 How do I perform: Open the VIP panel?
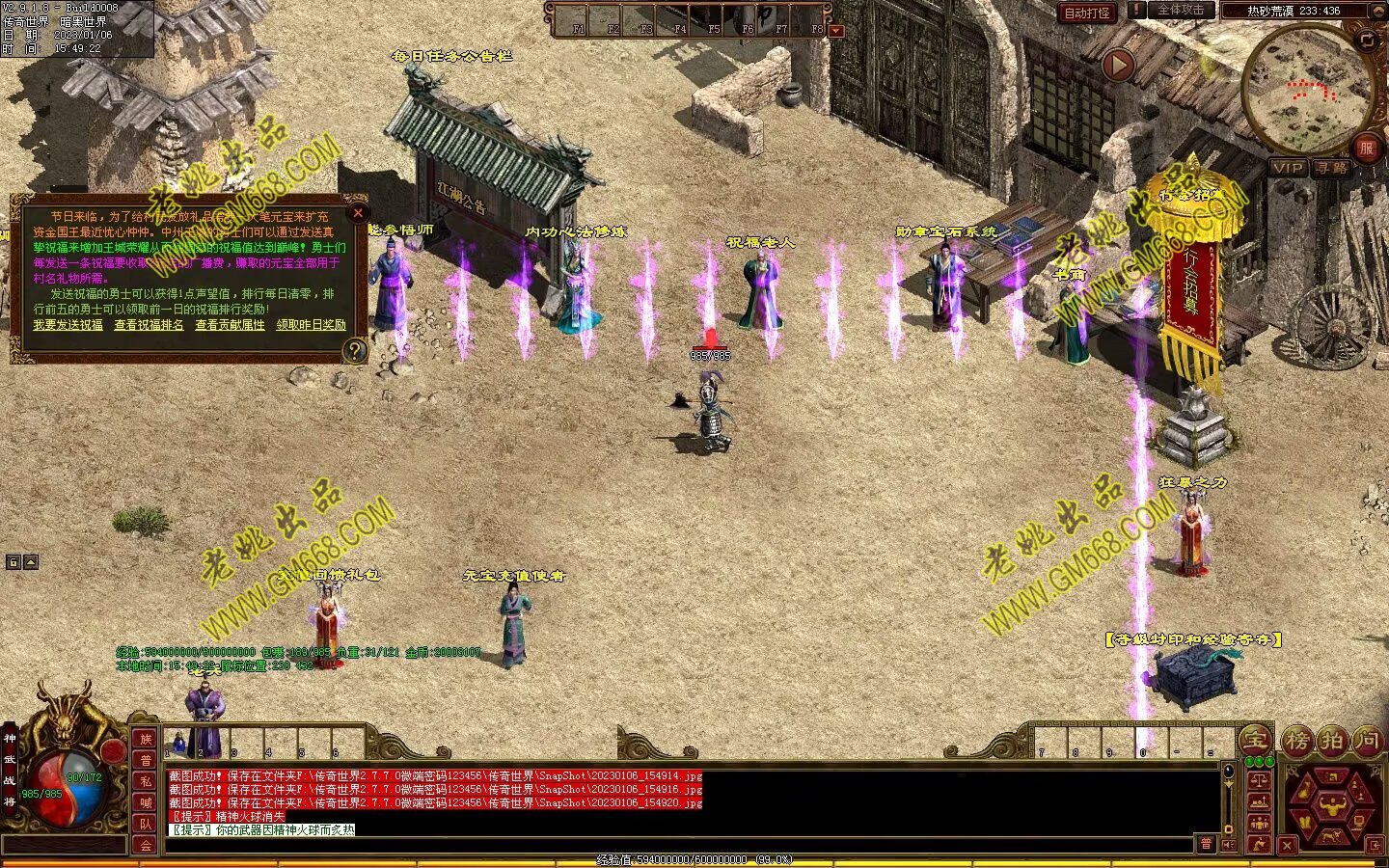click(x=1288, y=168)
